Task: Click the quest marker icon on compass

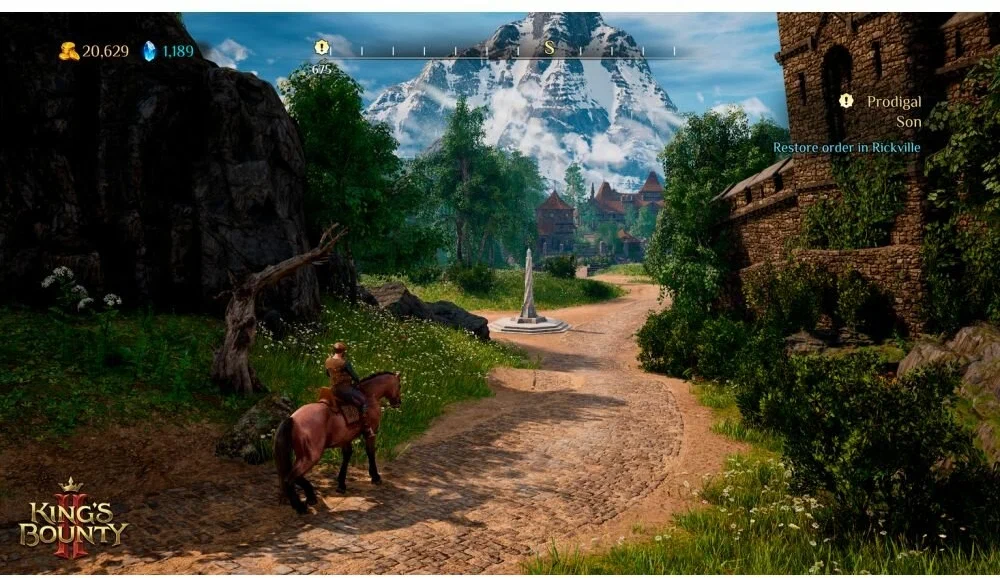Action: 321,47
